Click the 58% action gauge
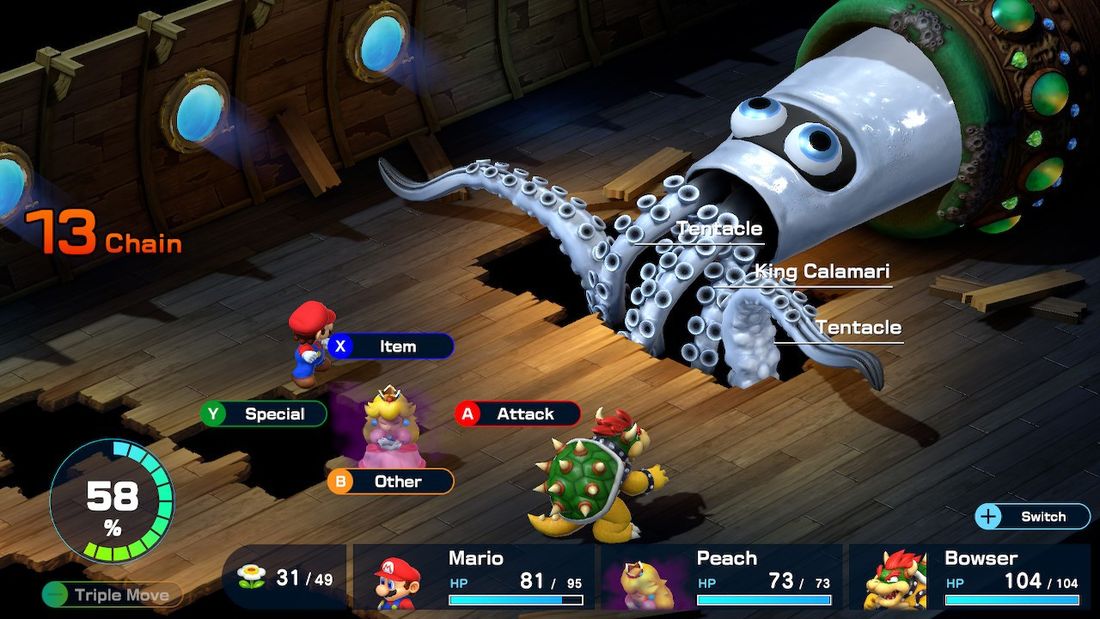Image resolution: width=1100 pixels, height=619 pixels. click(111, 500)
